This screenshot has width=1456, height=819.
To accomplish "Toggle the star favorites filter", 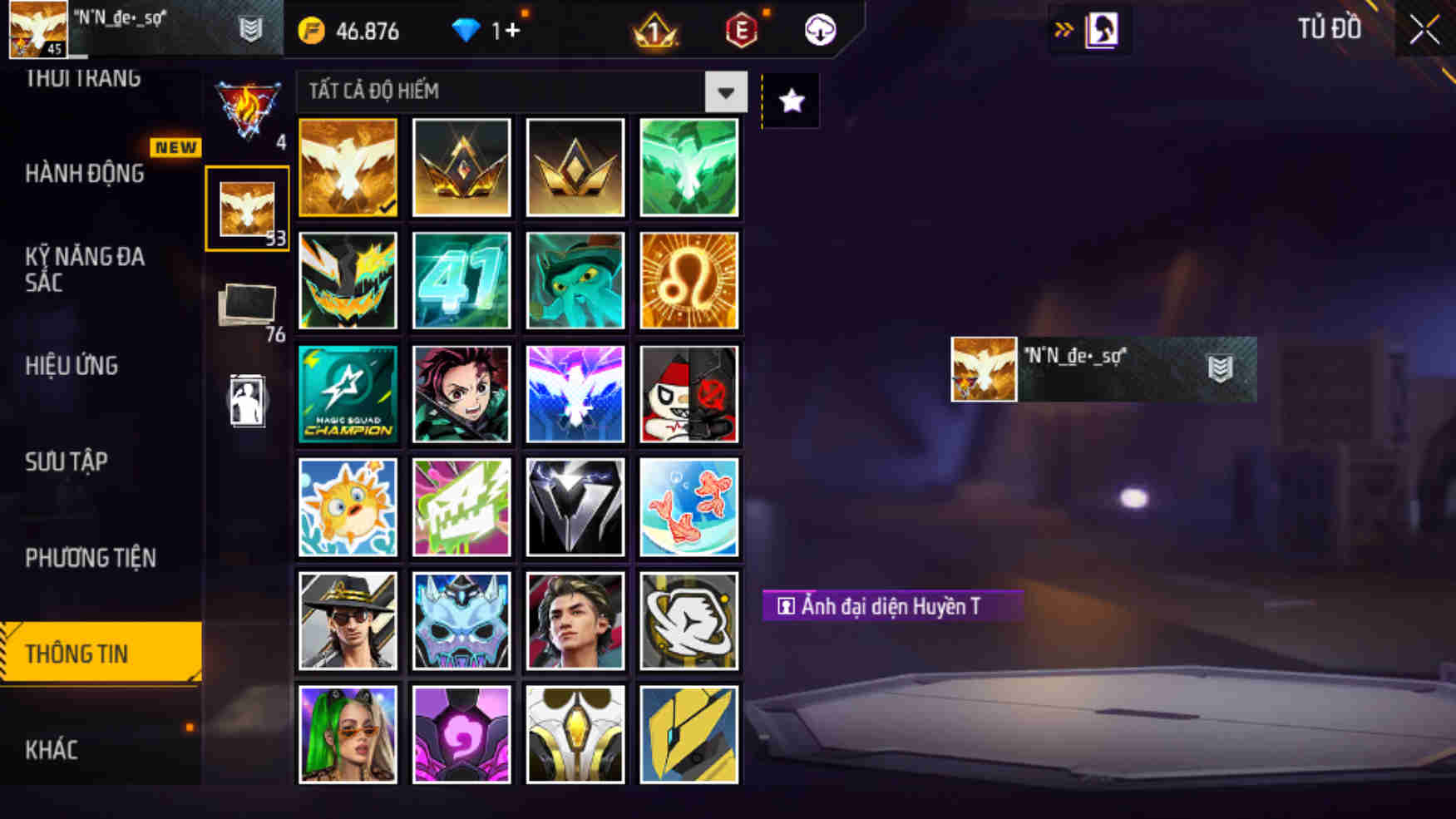I will (x=791, y=101).
